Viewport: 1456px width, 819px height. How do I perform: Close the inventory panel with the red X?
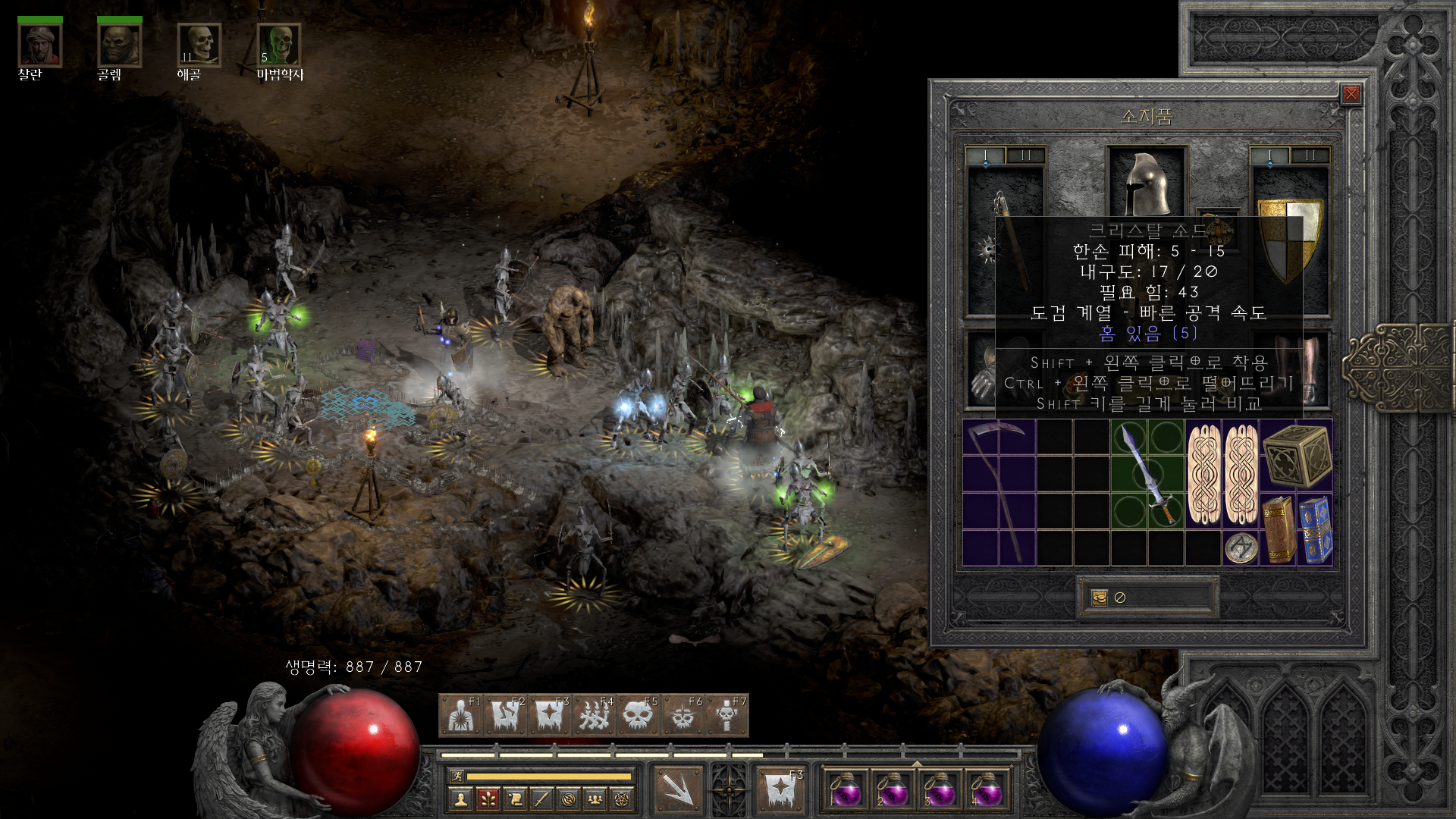(x=1351, y=94)
